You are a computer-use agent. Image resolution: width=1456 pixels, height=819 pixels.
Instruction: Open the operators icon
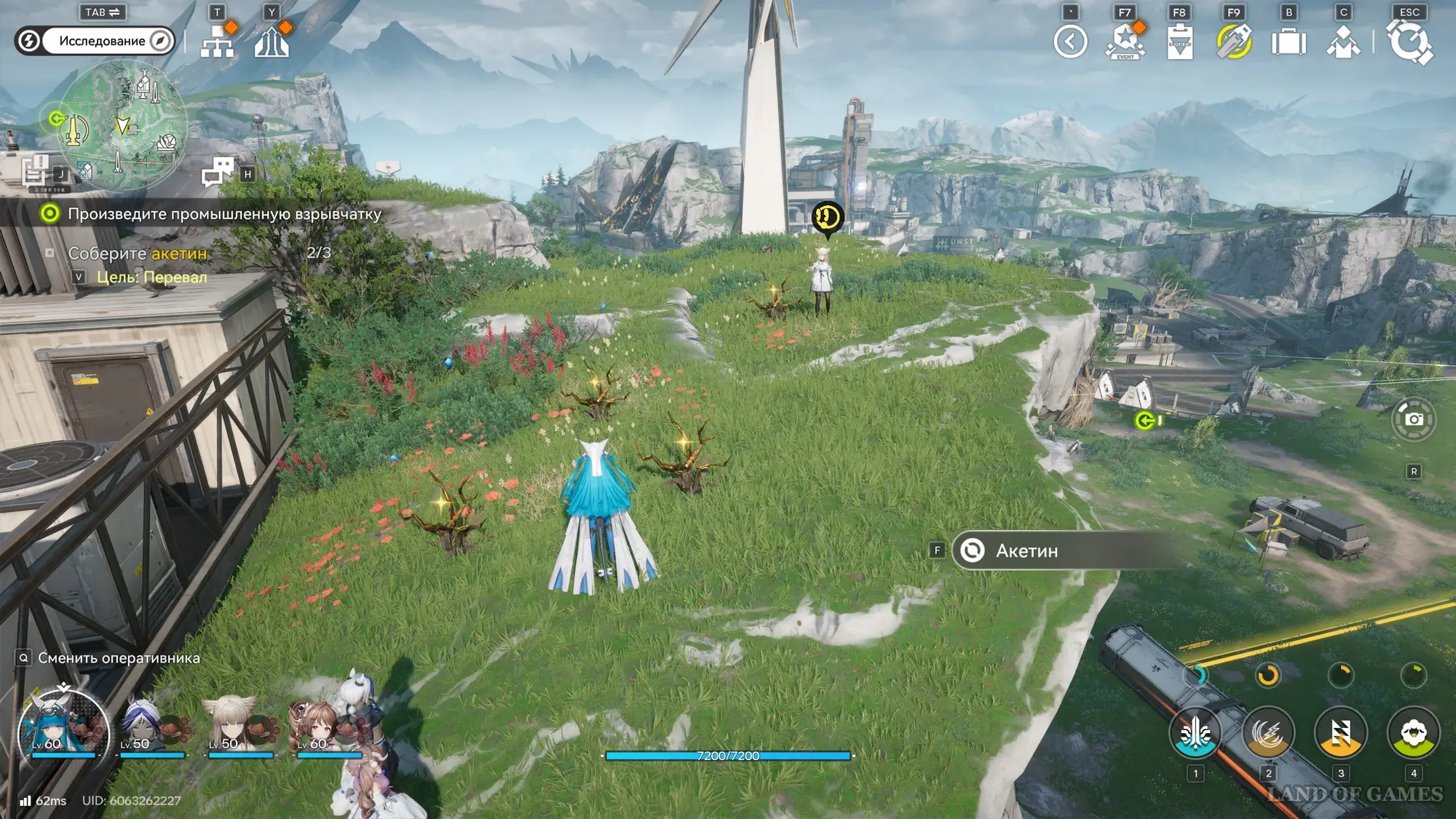pyautogui.click(x=1343, y=41)
